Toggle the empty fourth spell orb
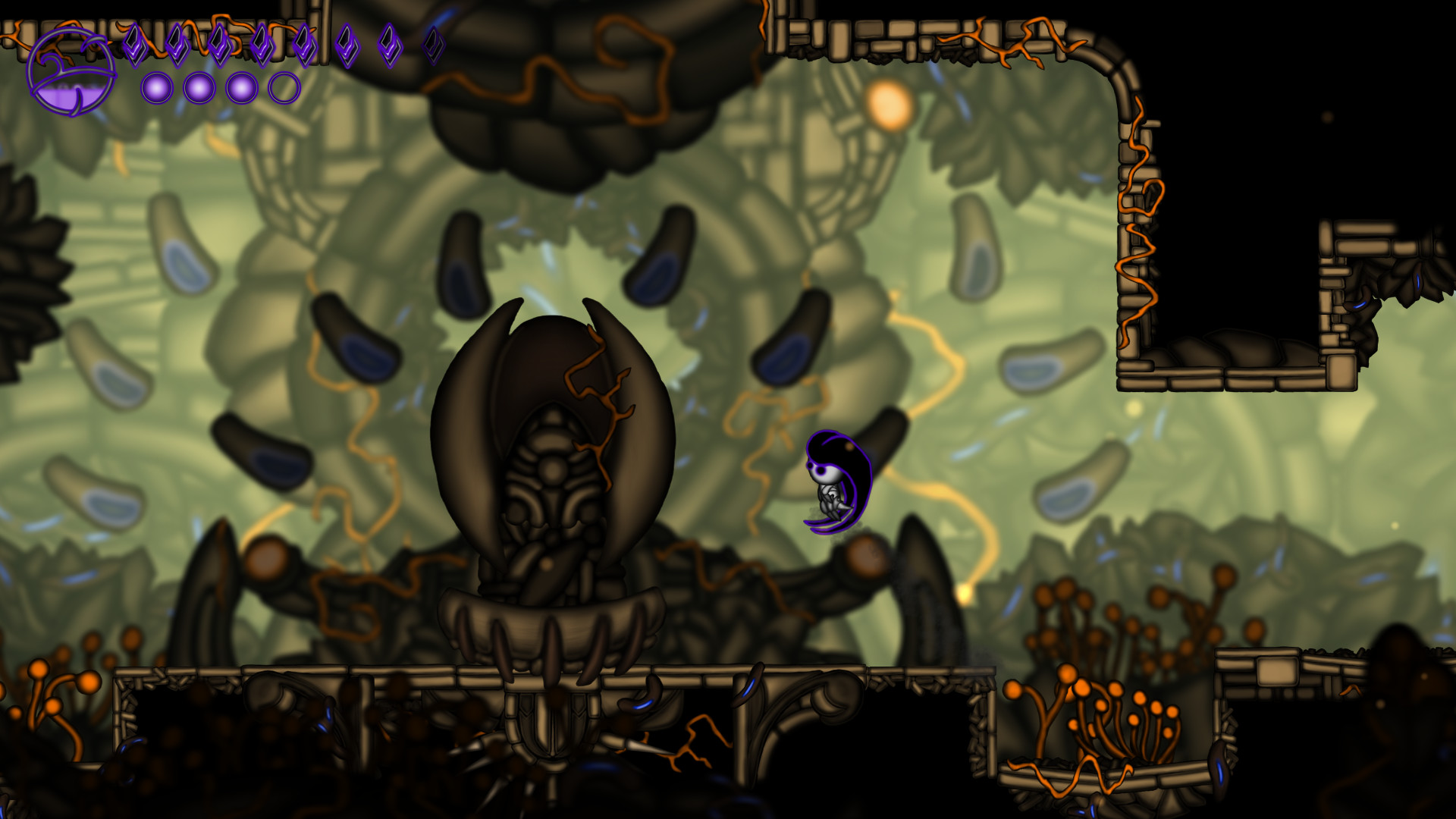Viewport: 1456px width, 819px height. (x=284, y=86)
